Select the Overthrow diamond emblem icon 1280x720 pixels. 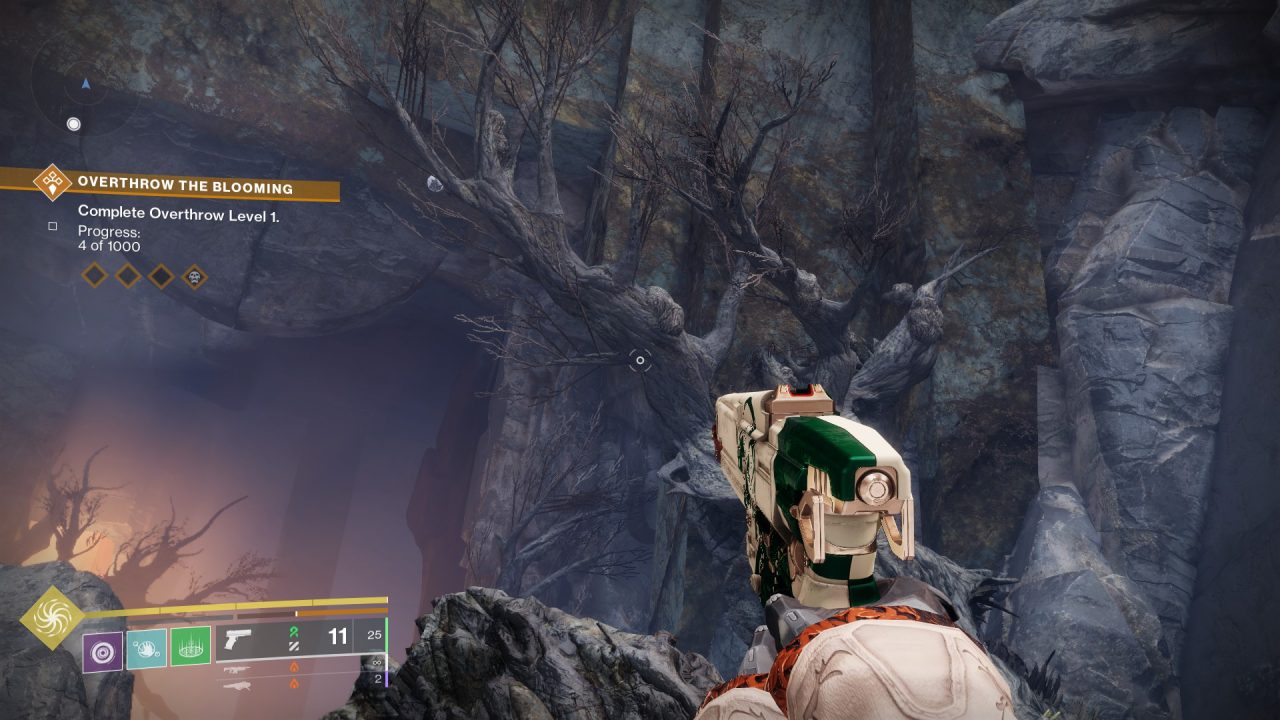pos(50,183)
